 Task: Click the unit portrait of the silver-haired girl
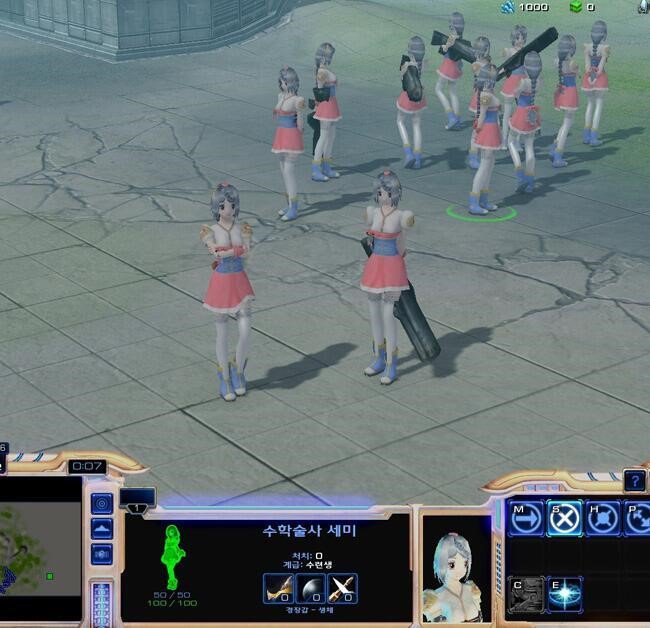click(x=453, y=565)
